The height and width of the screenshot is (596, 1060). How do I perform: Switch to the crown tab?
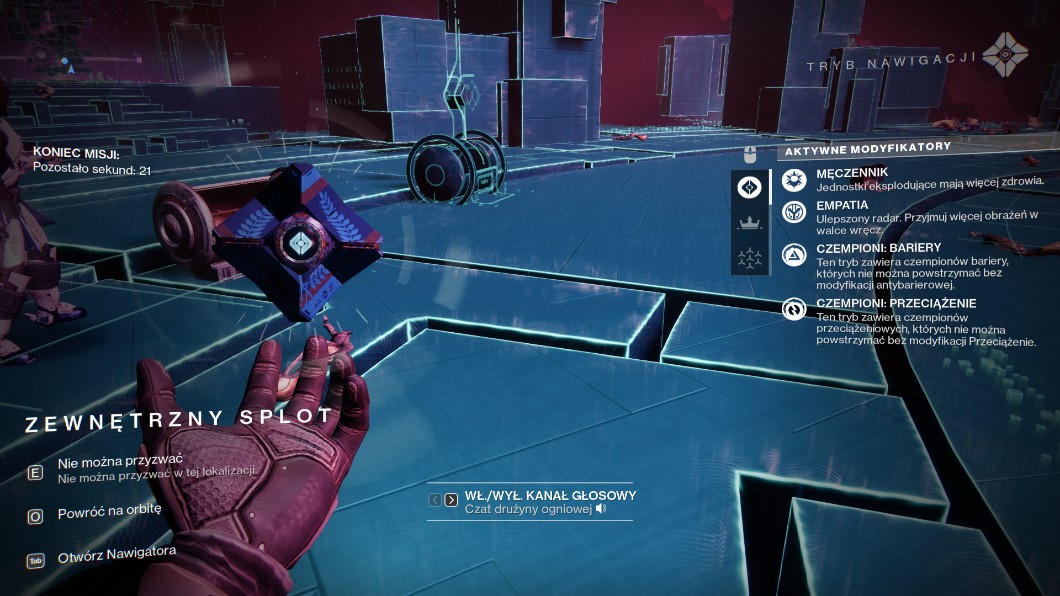click(750, 221)
